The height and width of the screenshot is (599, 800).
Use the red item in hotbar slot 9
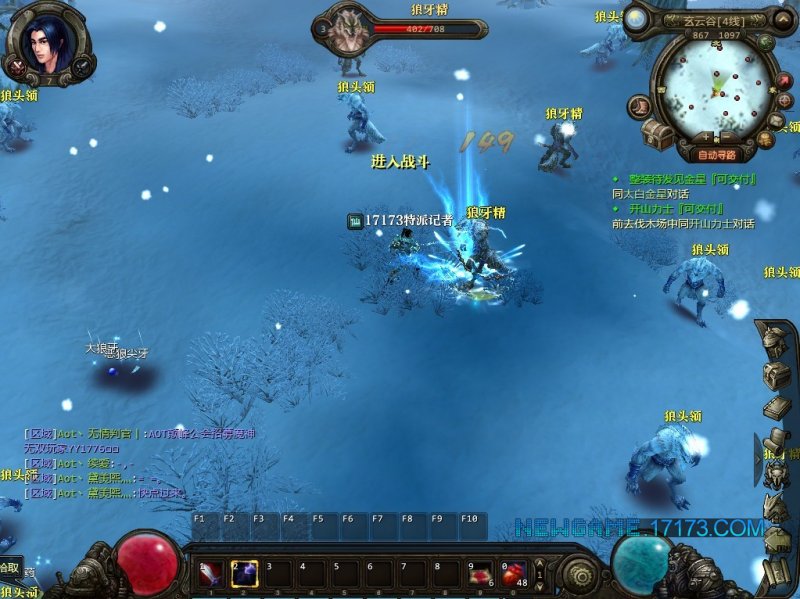pos(481,574)
